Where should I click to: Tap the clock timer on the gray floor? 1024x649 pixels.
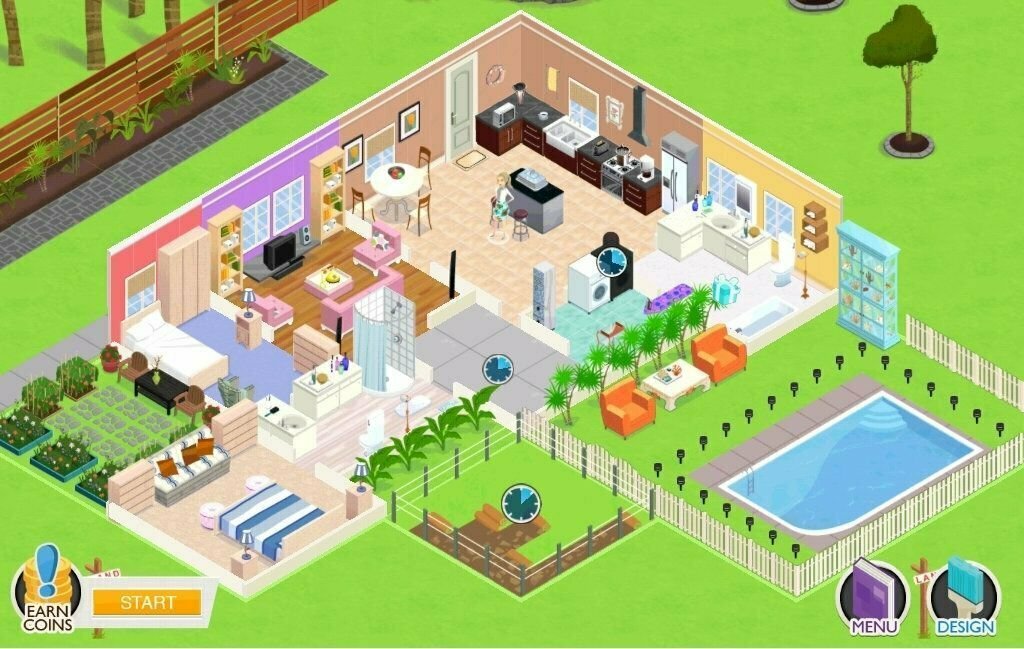click(x=497, y=369)
